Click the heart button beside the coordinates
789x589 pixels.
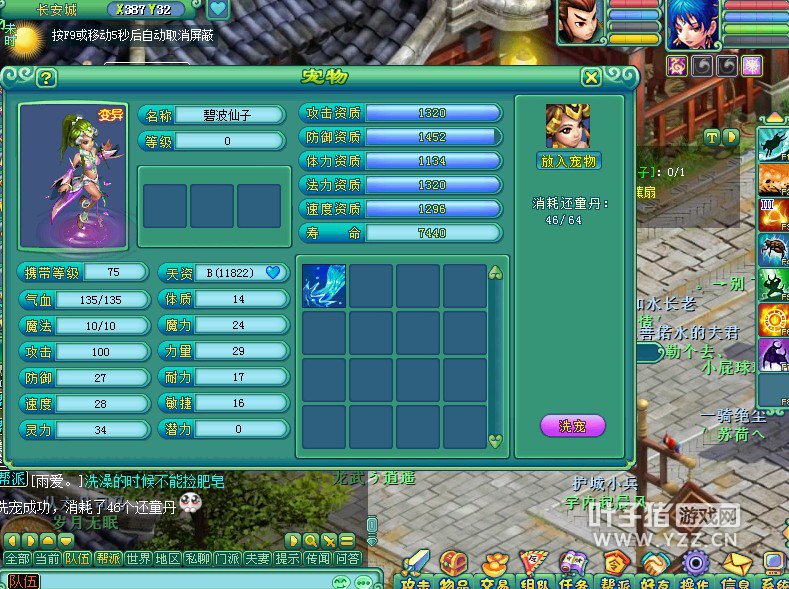click(x=218, y=10)
